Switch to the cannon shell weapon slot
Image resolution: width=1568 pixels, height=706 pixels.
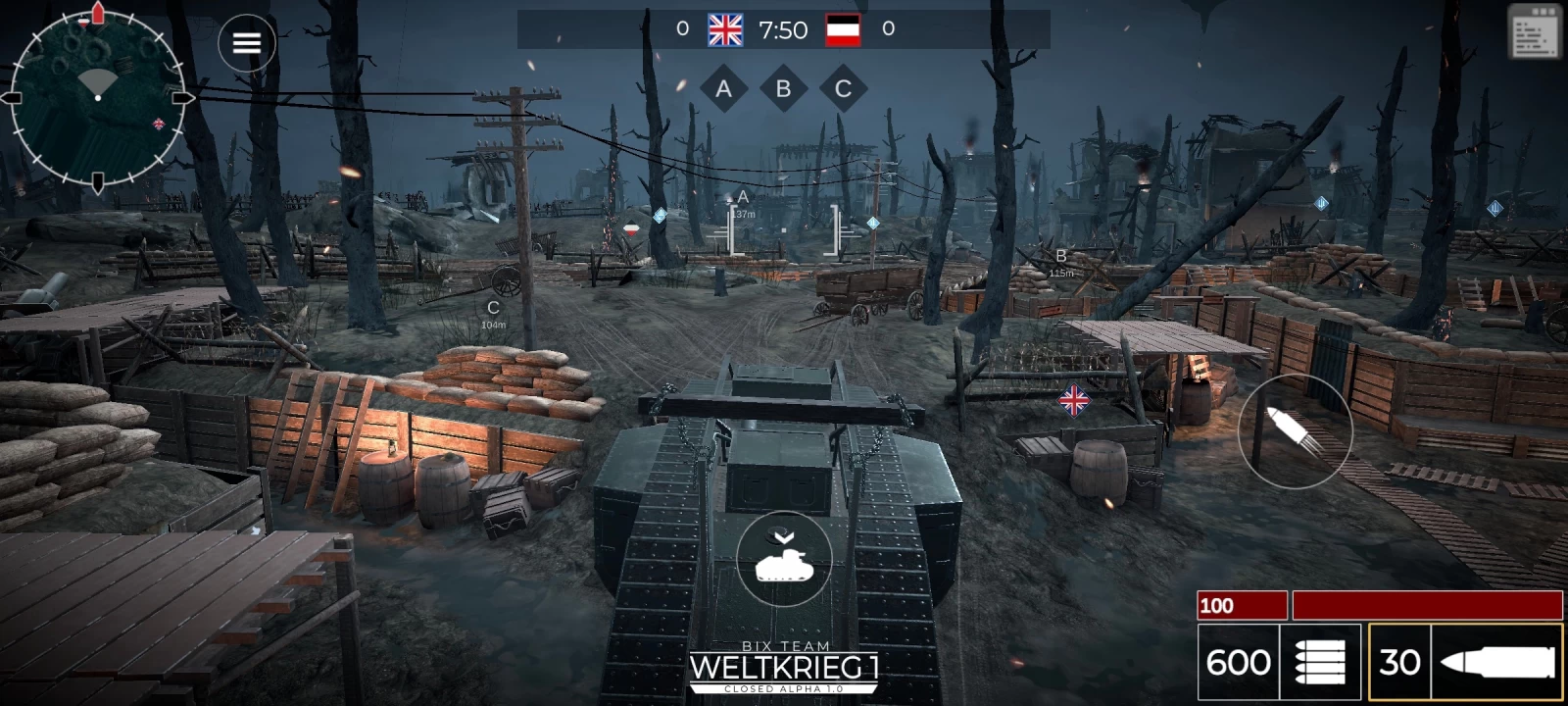pos(1465,662)
